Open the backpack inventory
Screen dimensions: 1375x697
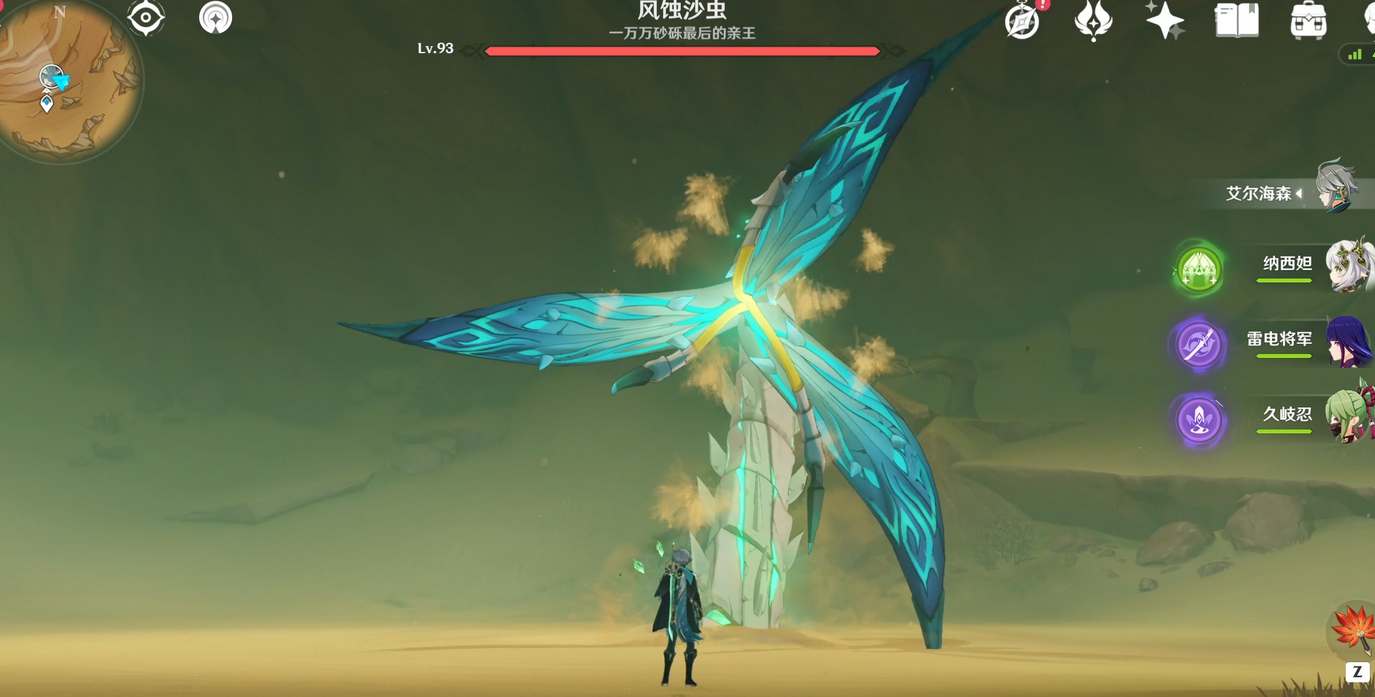tap(1308, 20)
